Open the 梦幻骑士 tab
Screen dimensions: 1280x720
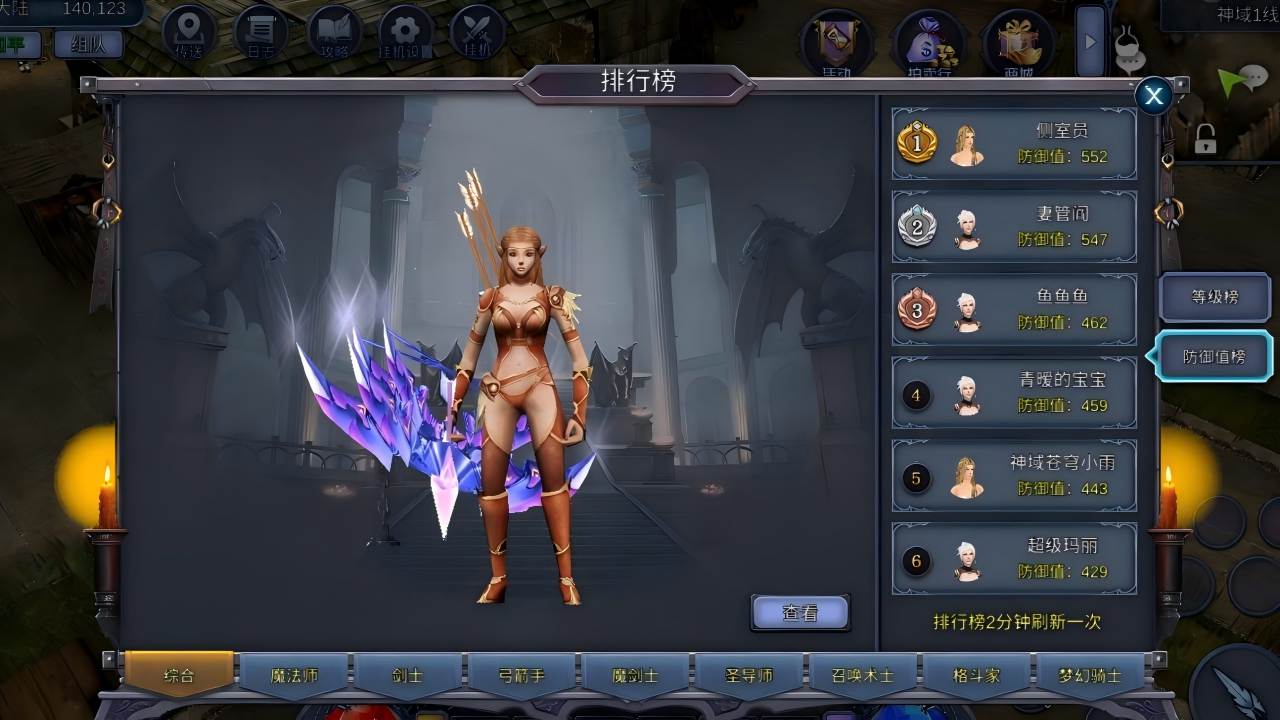[1090, 675]
